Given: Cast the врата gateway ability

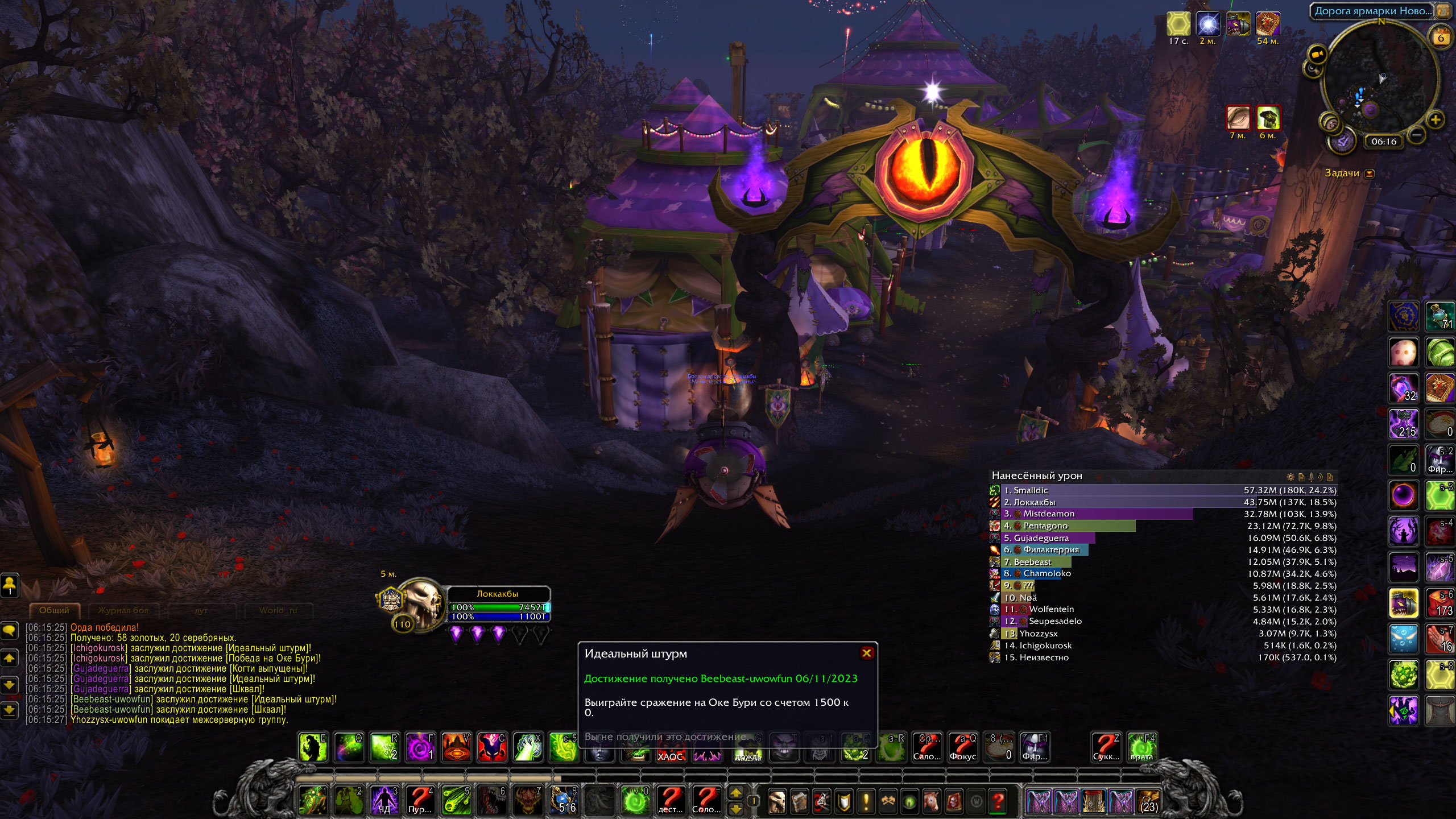Looking at the screenshot, I should 1141,747.
